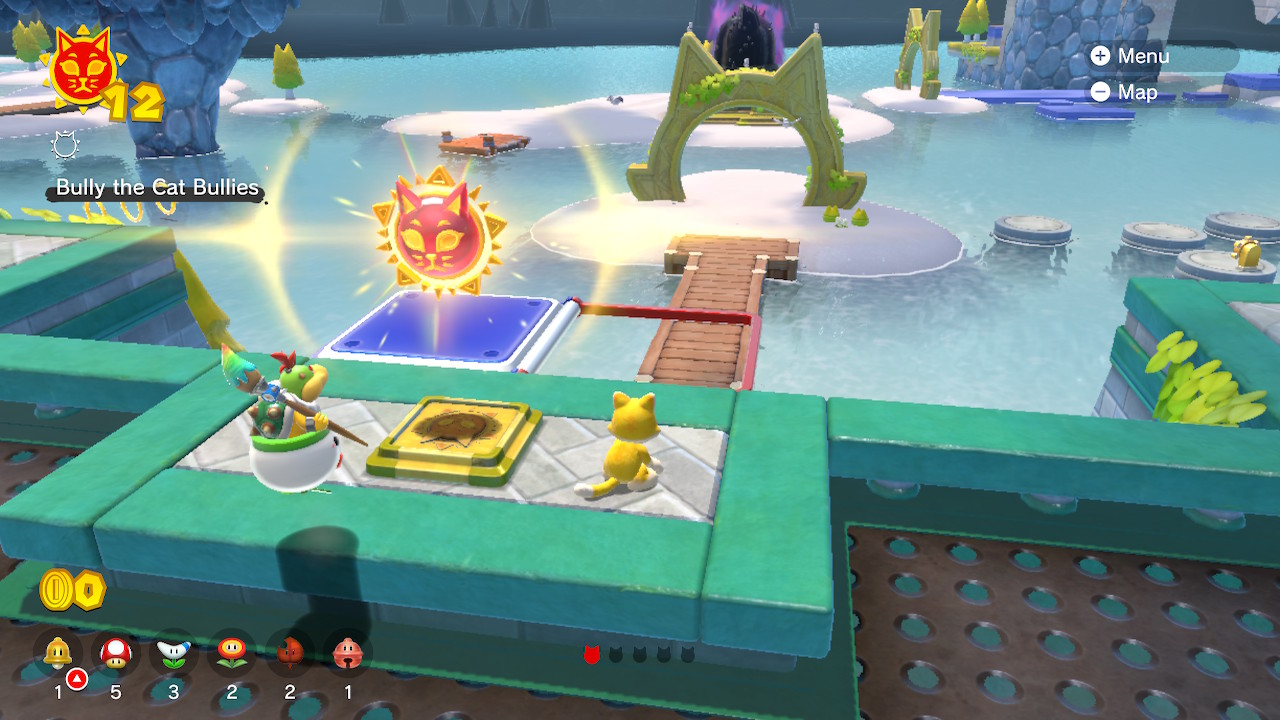The height and width of the screenshot is (720, 1280).
Task: Open the Map
Action: (1124, 92)
